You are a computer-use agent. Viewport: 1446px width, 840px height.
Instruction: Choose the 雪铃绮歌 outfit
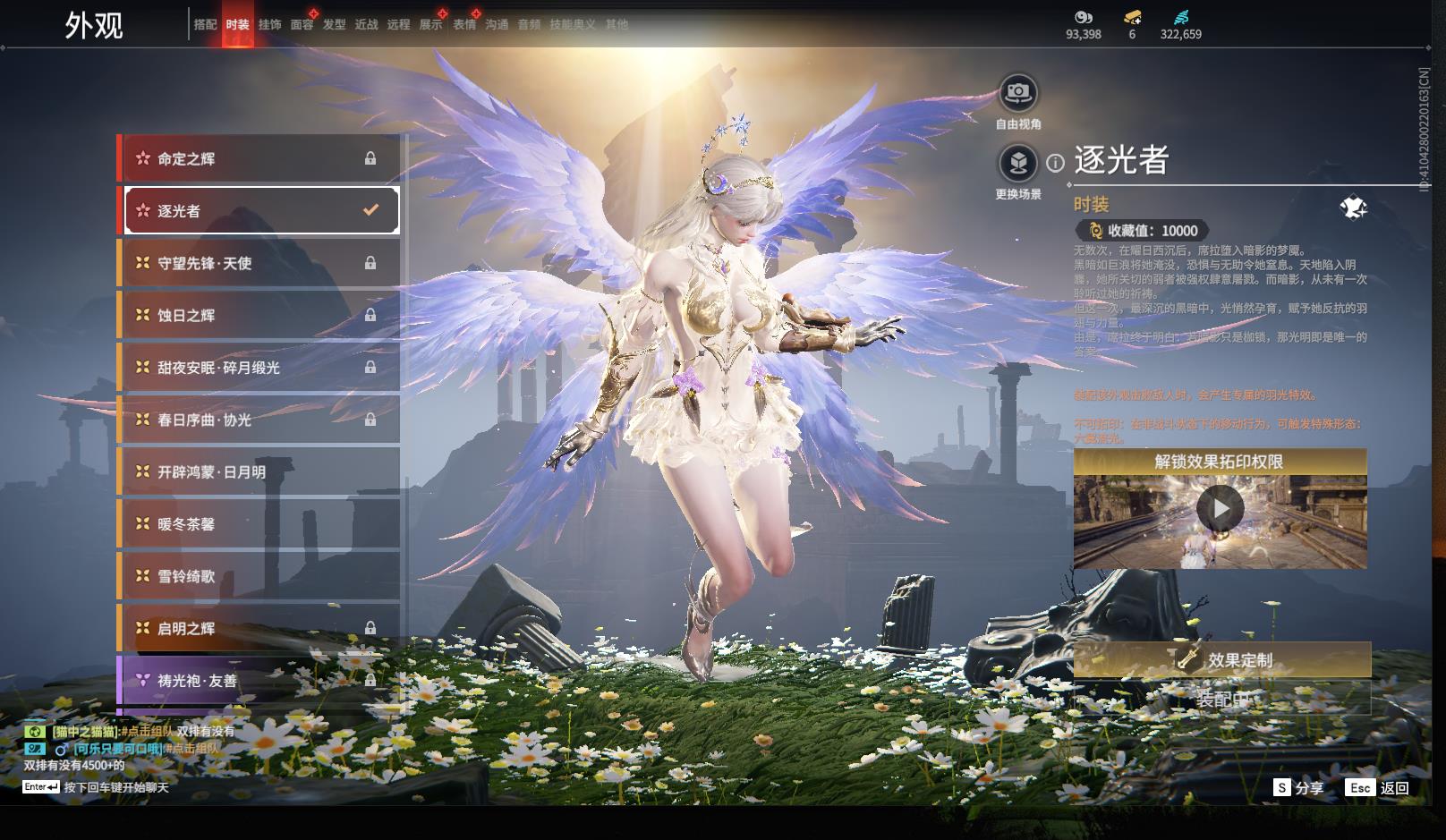[x=259, y=576]
